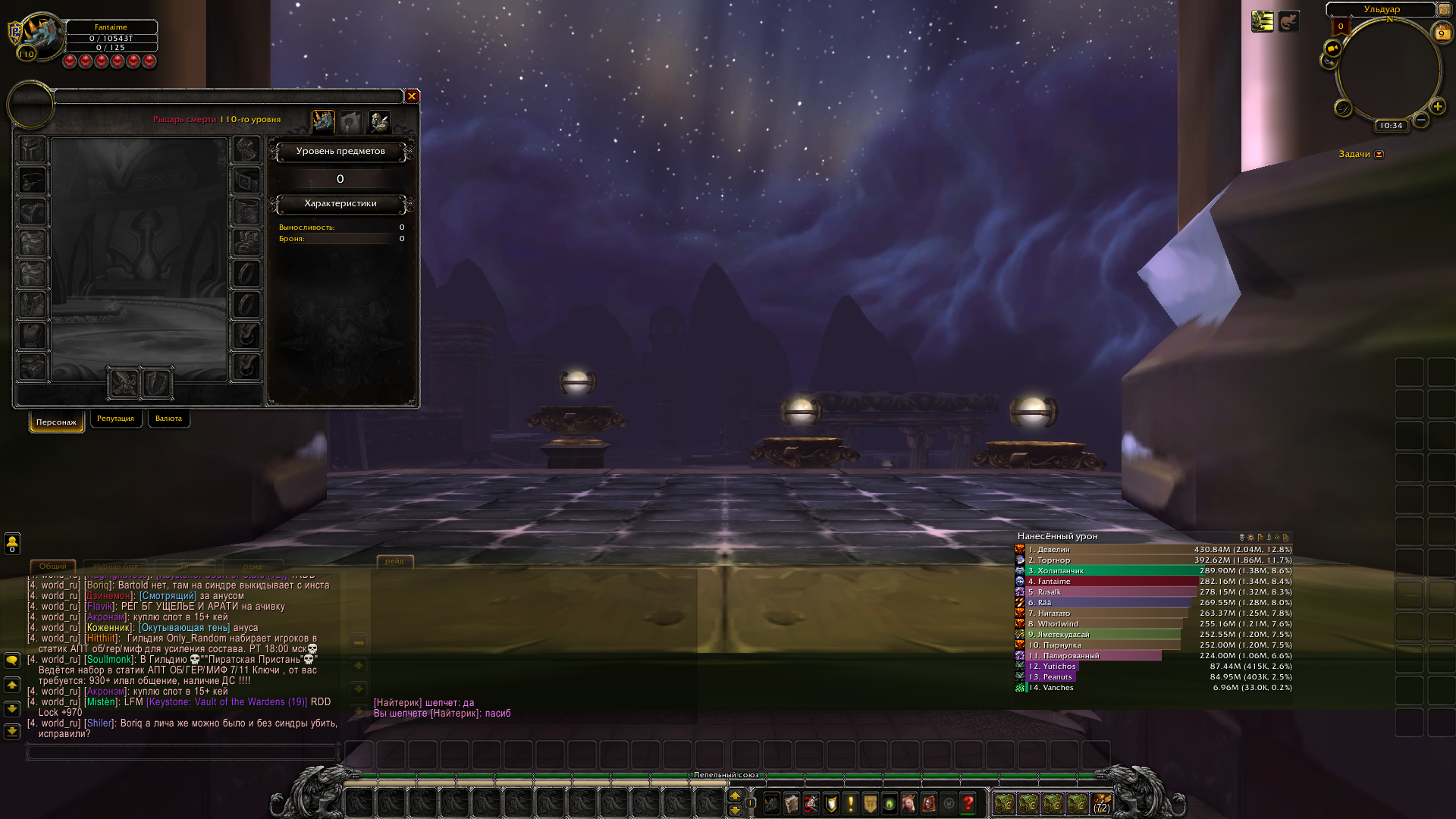Screen dimensions: 1456x819
Task: Open the Валюта tab
Action: coord(168,419)
